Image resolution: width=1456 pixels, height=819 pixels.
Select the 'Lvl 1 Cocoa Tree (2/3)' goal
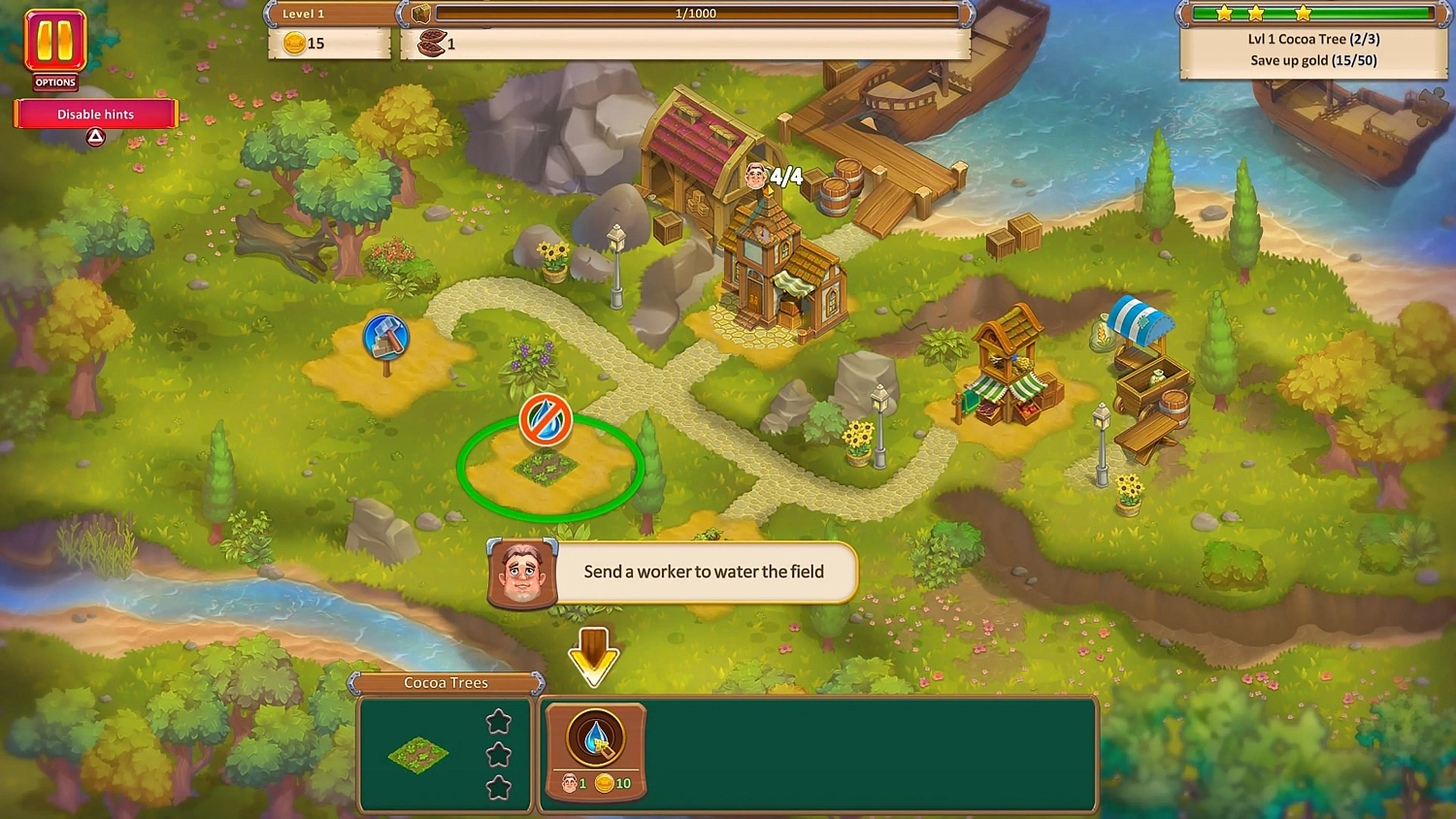[x=1312, y=39]
